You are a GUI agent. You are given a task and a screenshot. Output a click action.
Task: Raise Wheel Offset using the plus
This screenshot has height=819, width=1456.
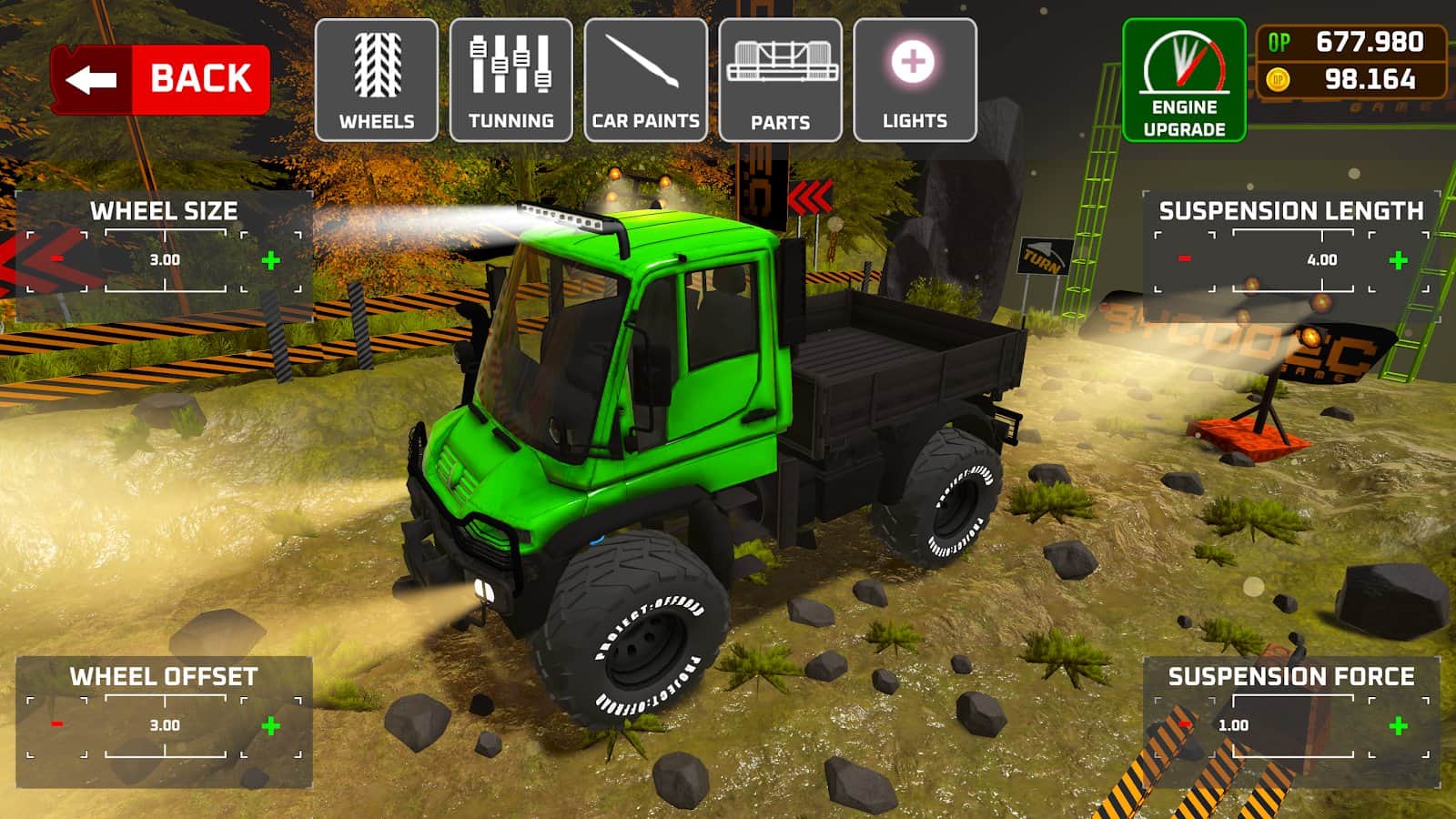(x=270, y=726)
